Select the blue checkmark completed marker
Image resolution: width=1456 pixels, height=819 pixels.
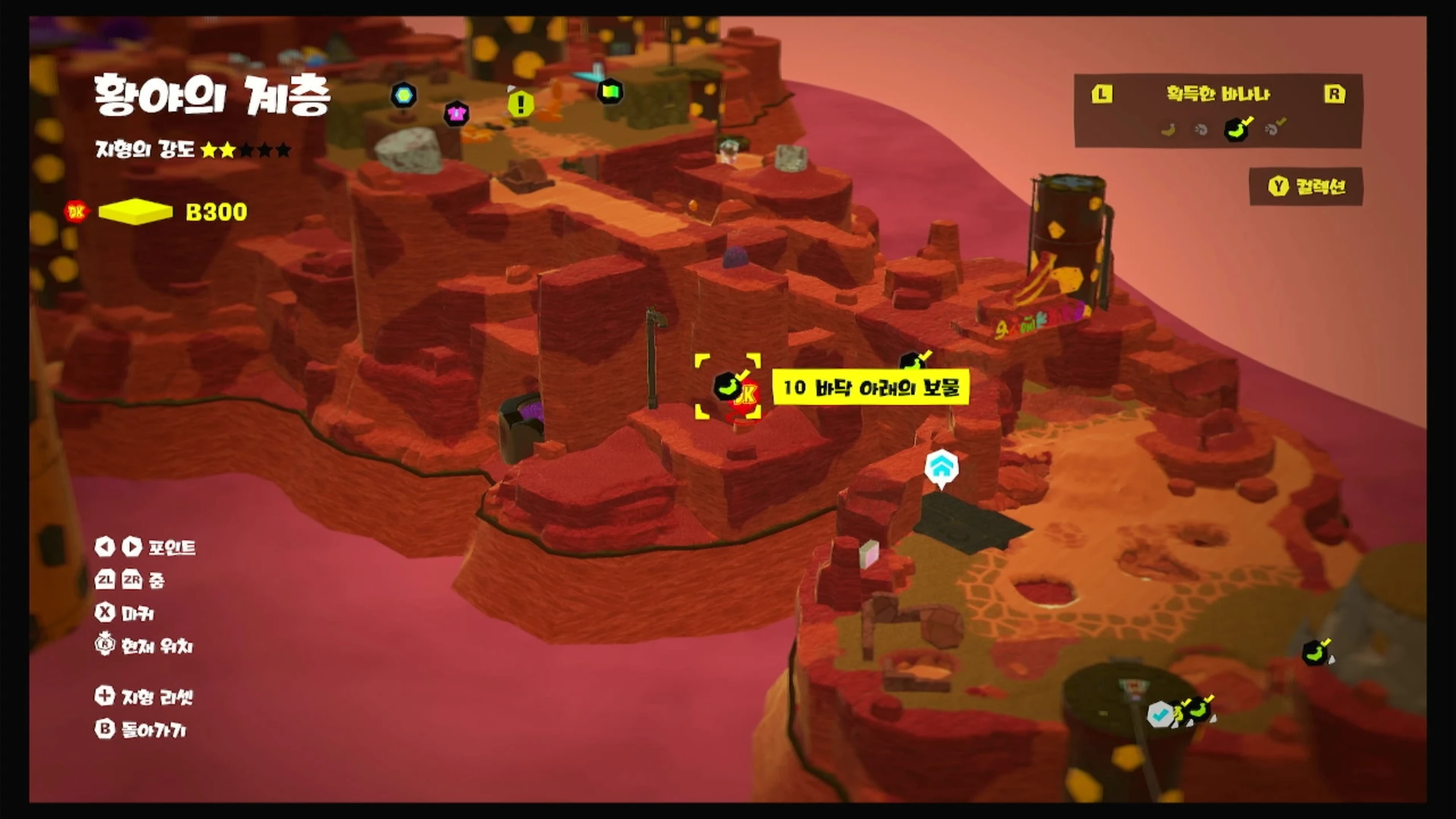[1160, 714]
